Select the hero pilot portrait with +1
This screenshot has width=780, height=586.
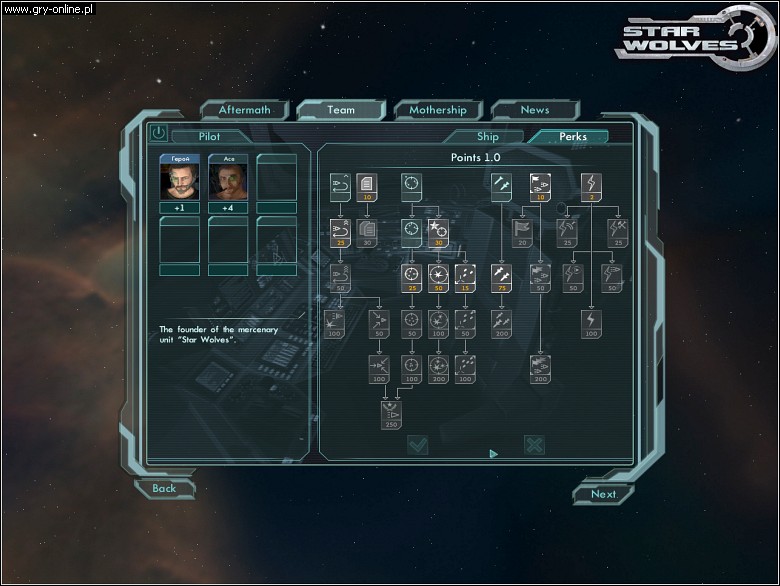[x=180, y=180]
